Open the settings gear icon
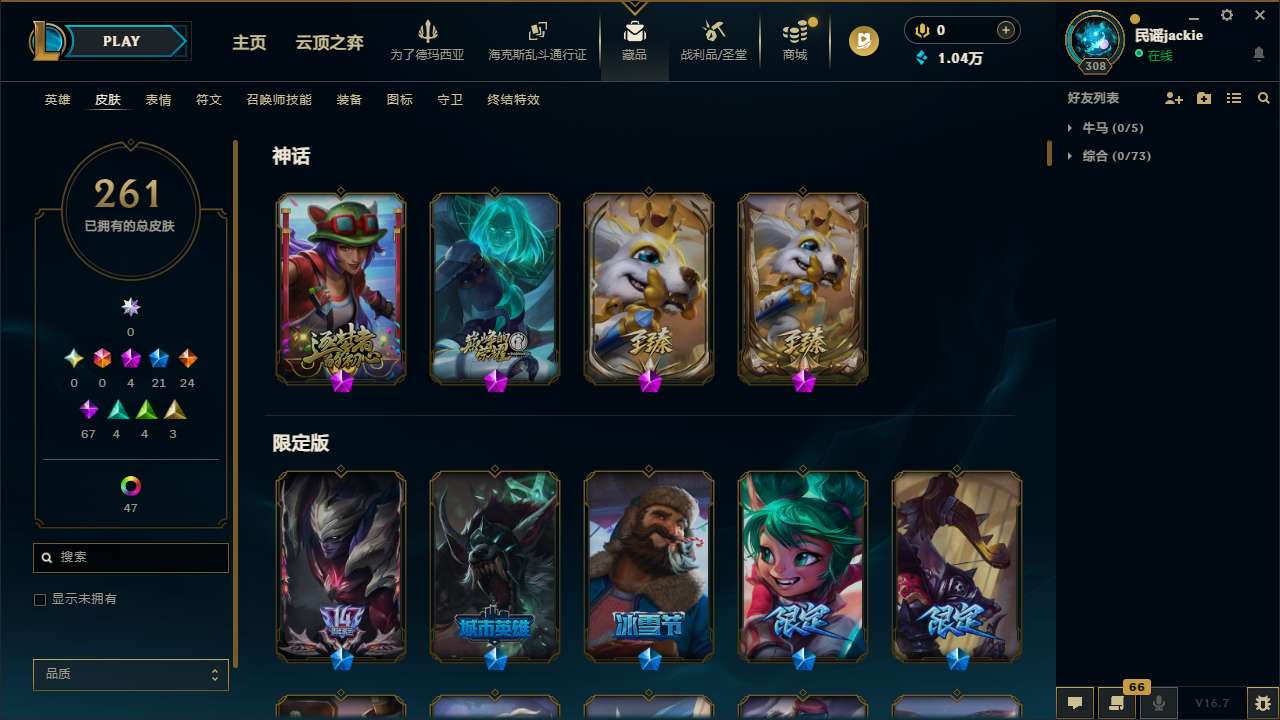This screenshot has width=1280, height=720. (1226, 15)
